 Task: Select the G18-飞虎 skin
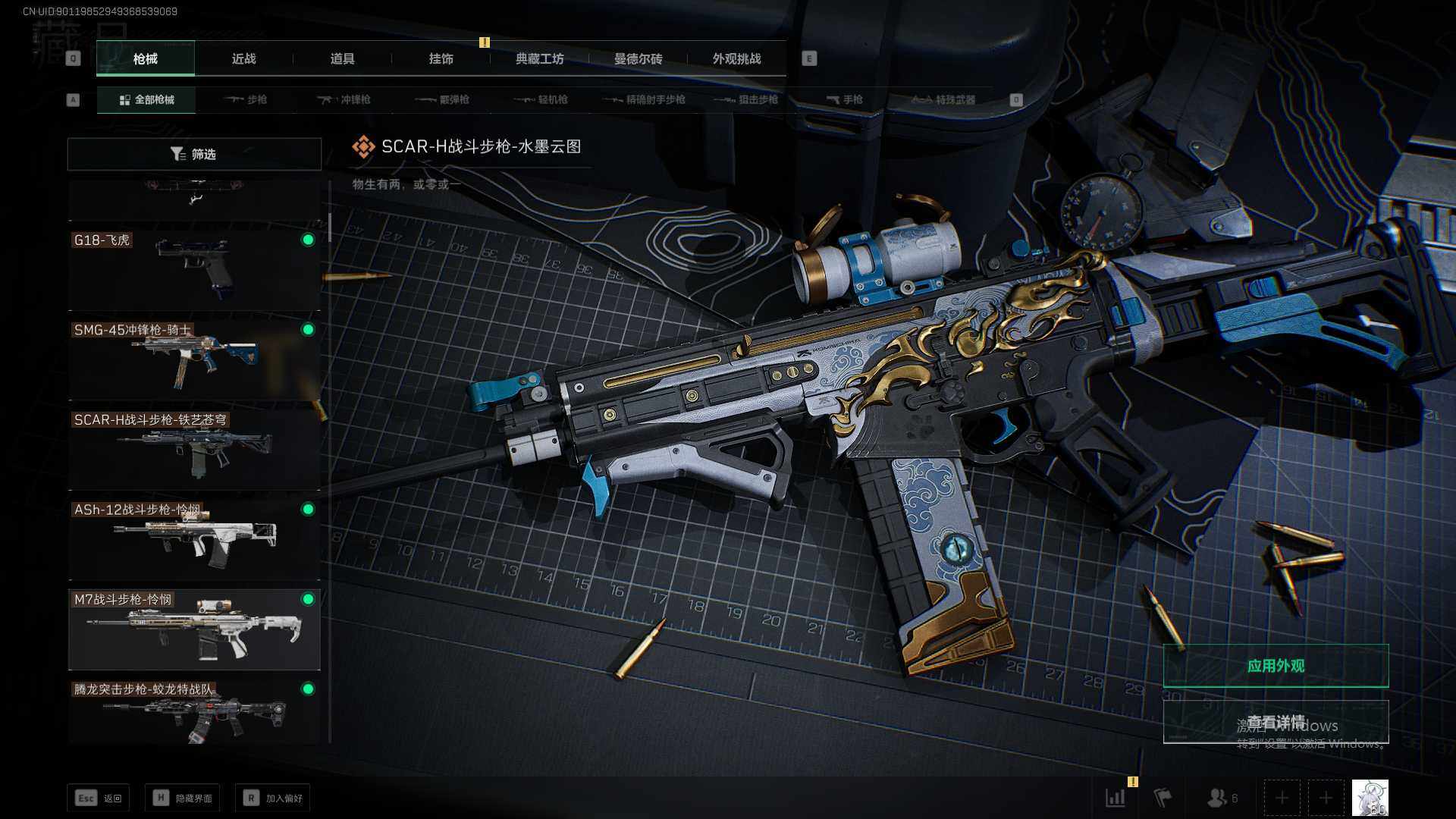coord(194,268)
